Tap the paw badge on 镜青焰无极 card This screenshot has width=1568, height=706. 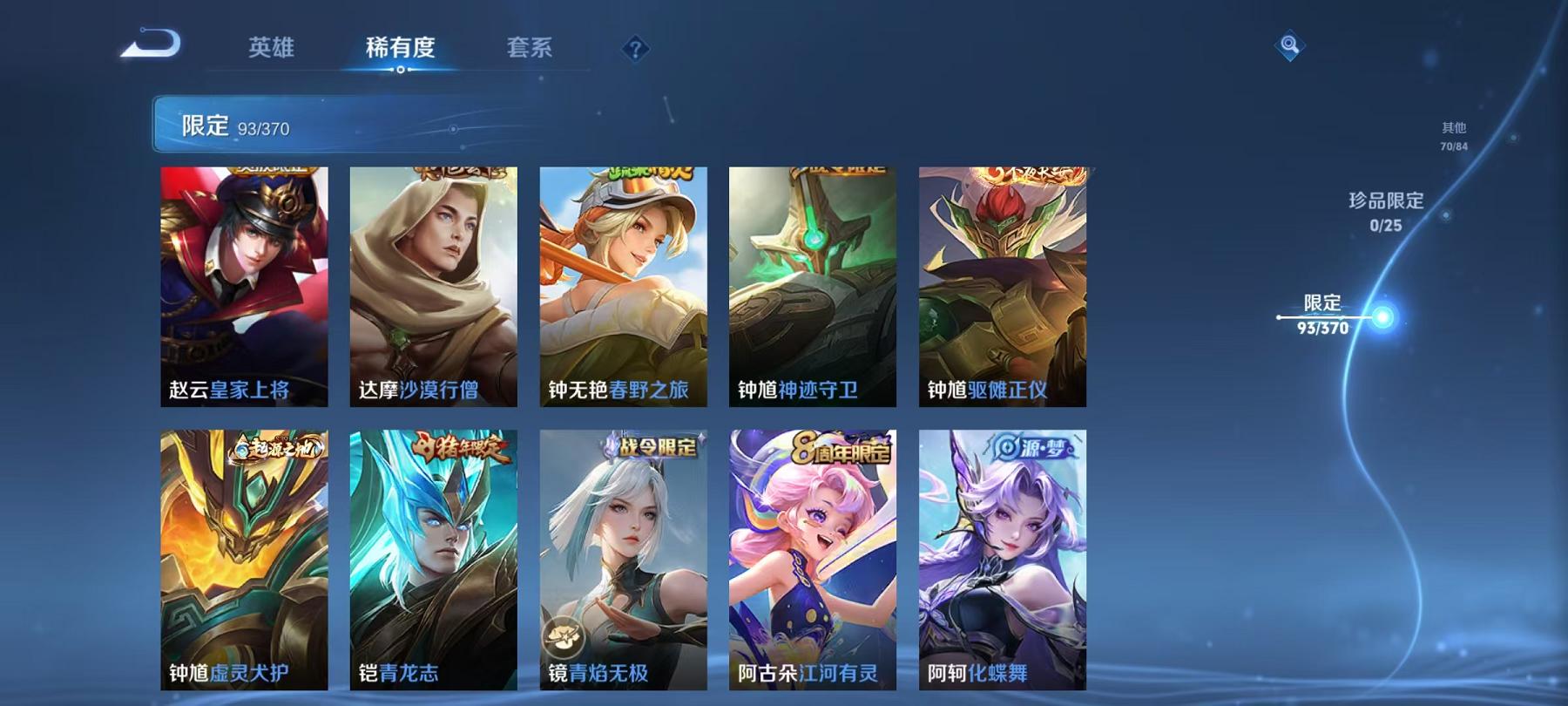564,637
